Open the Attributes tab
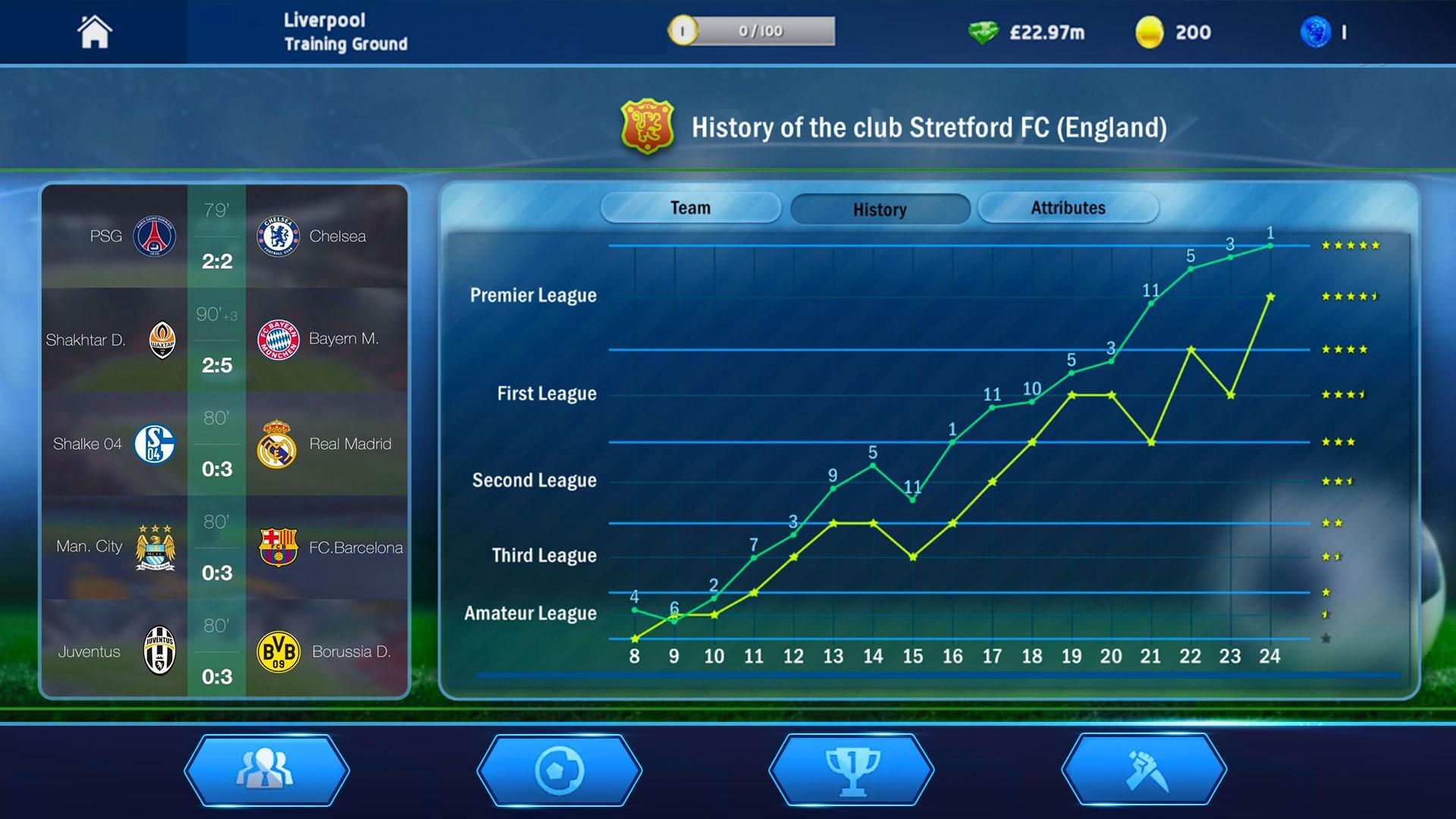This screenshot has height=819, width=1456. coord(1068,207)
